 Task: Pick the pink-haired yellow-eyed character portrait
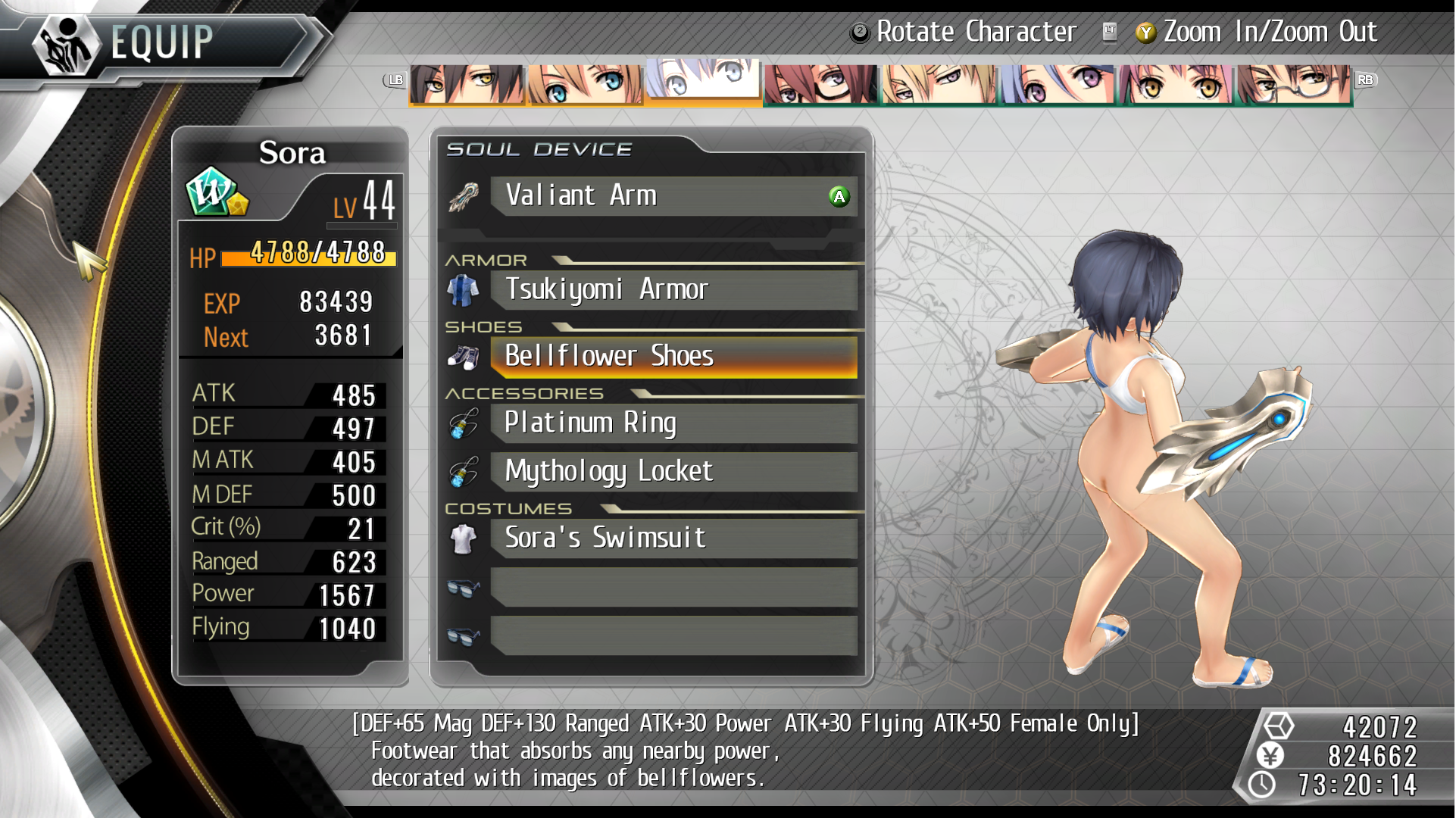coord(1175,84)
